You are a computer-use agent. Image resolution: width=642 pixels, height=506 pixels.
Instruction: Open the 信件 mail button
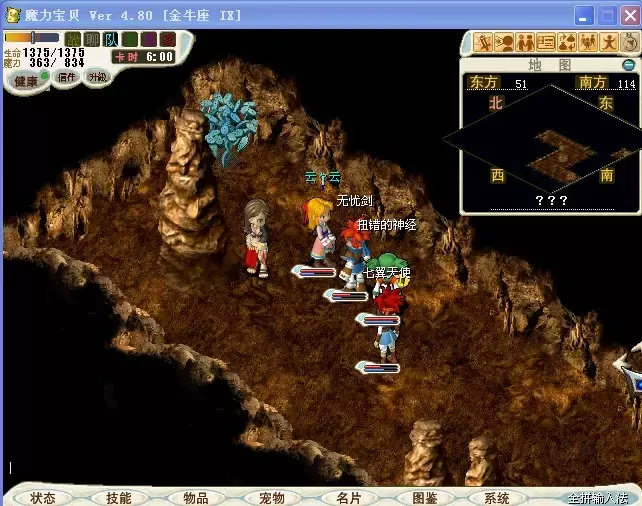pos(67,77)
